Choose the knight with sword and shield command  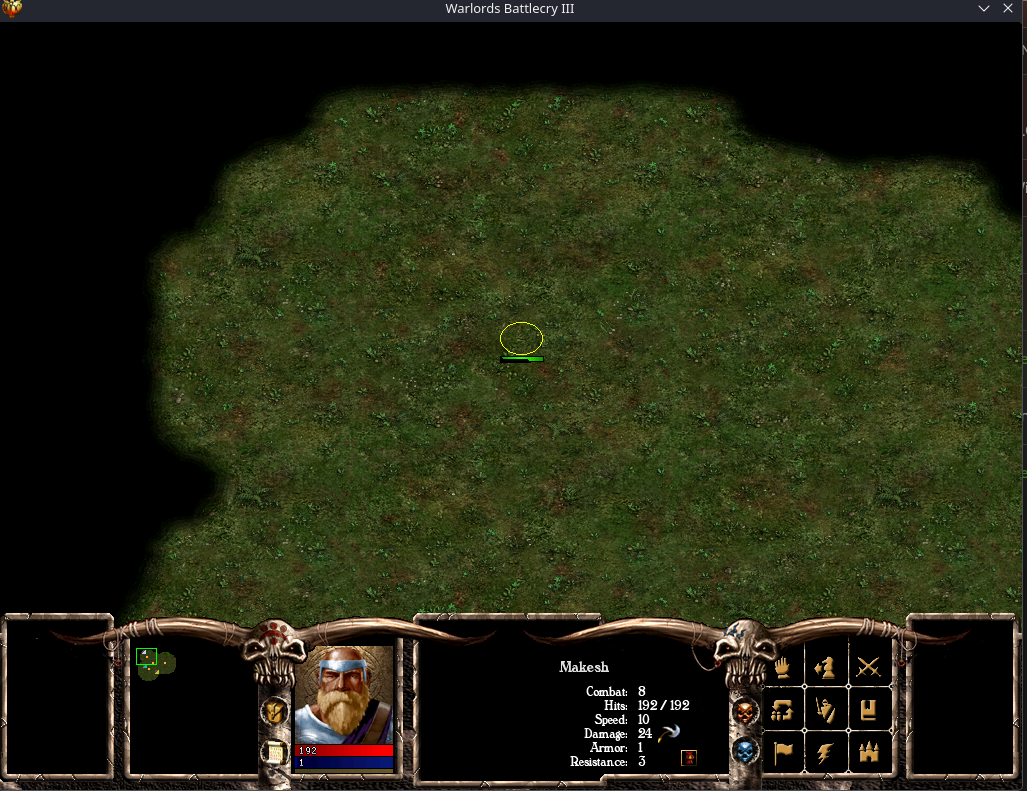pyautogui.click(x=826, y=709)
